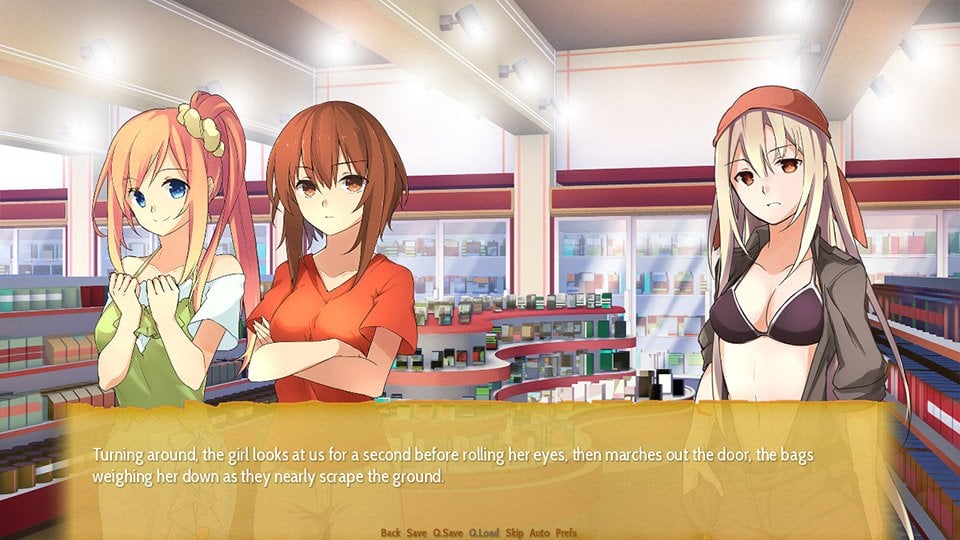Turn on Auto text advance
Screen dimensions: 960x540
point(540,533)
